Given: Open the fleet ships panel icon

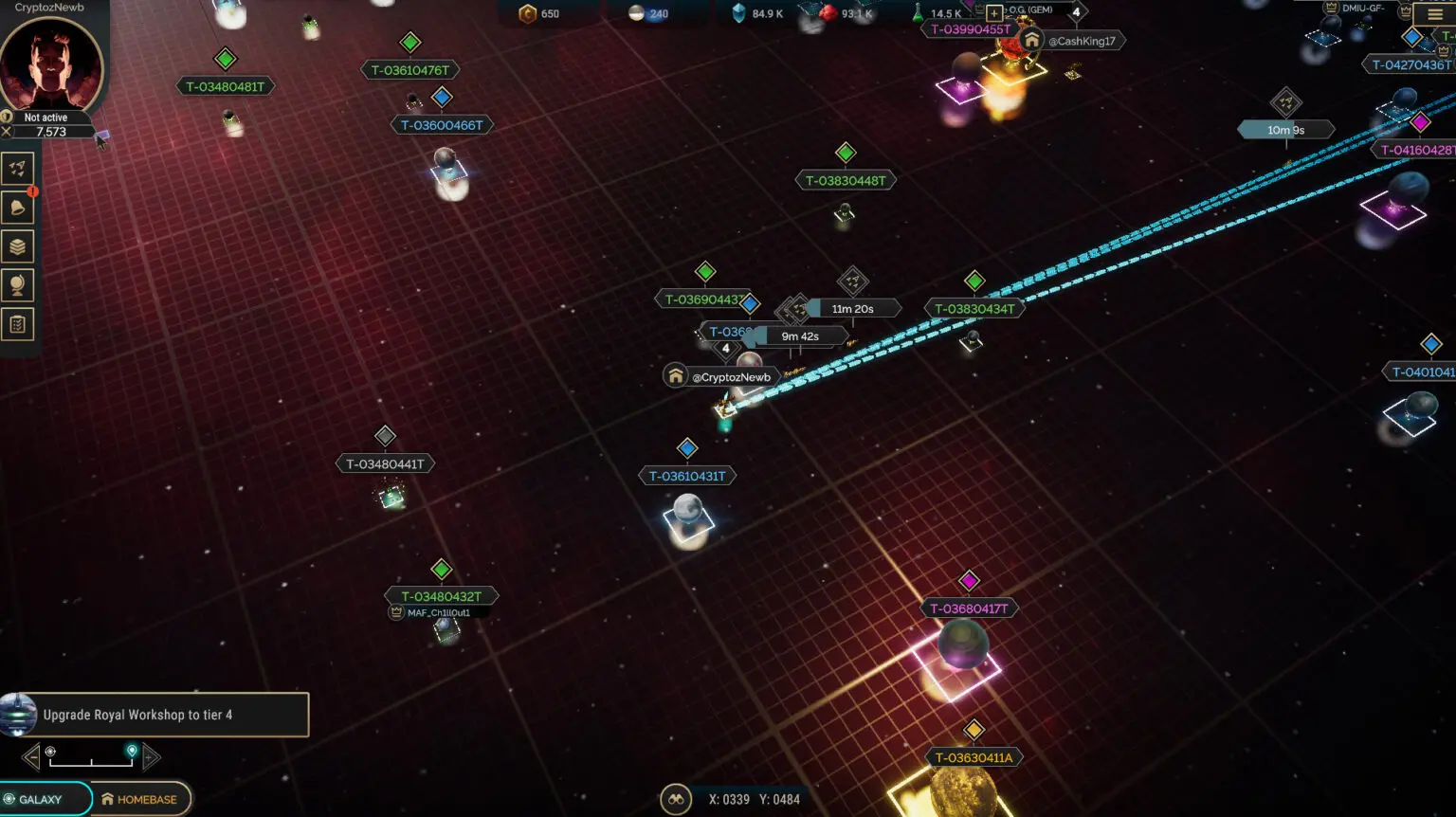Looking at the screenshot, I should 18,169.
